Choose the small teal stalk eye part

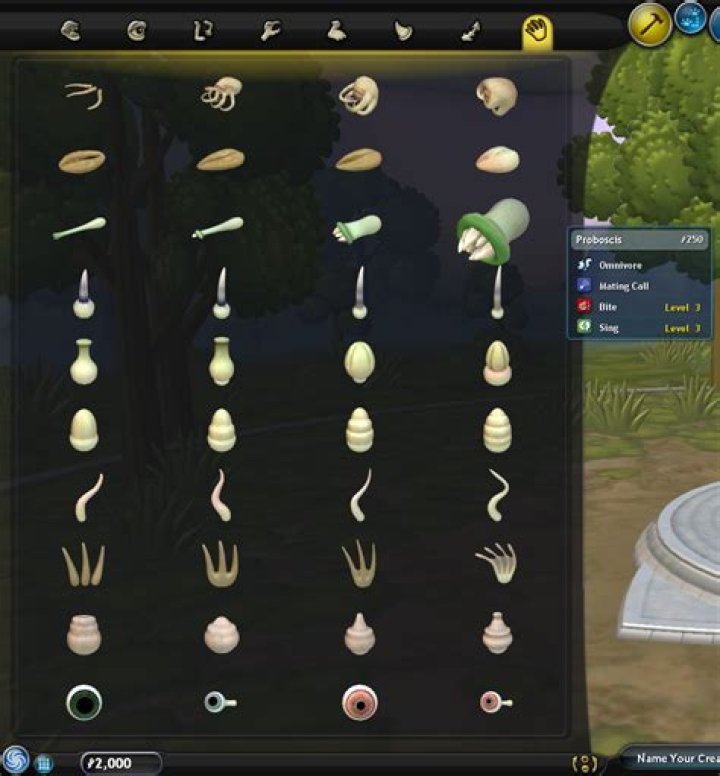coord(219,702)
